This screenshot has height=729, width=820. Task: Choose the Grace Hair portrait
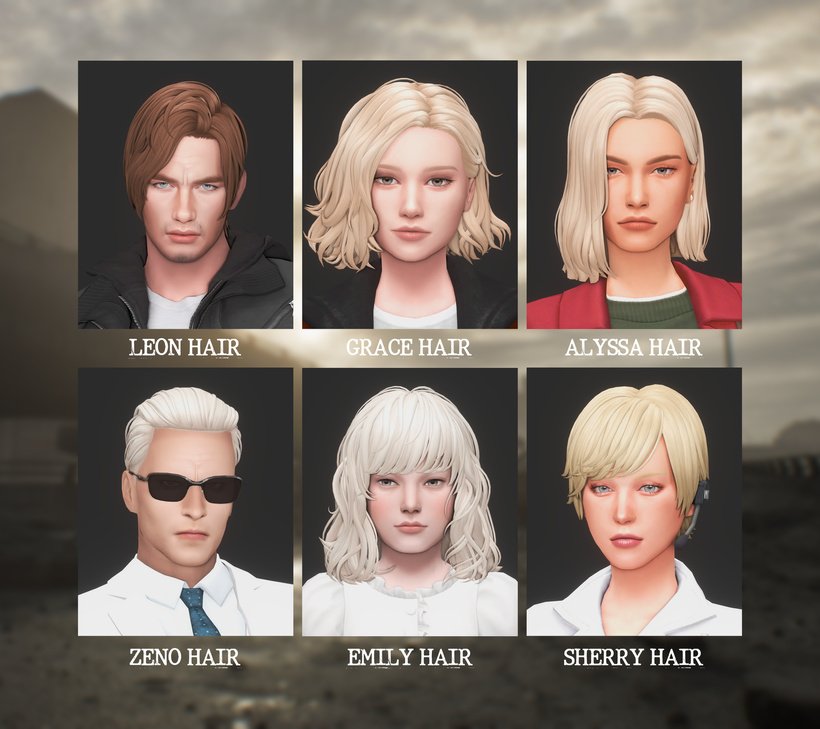click(410, 195)
